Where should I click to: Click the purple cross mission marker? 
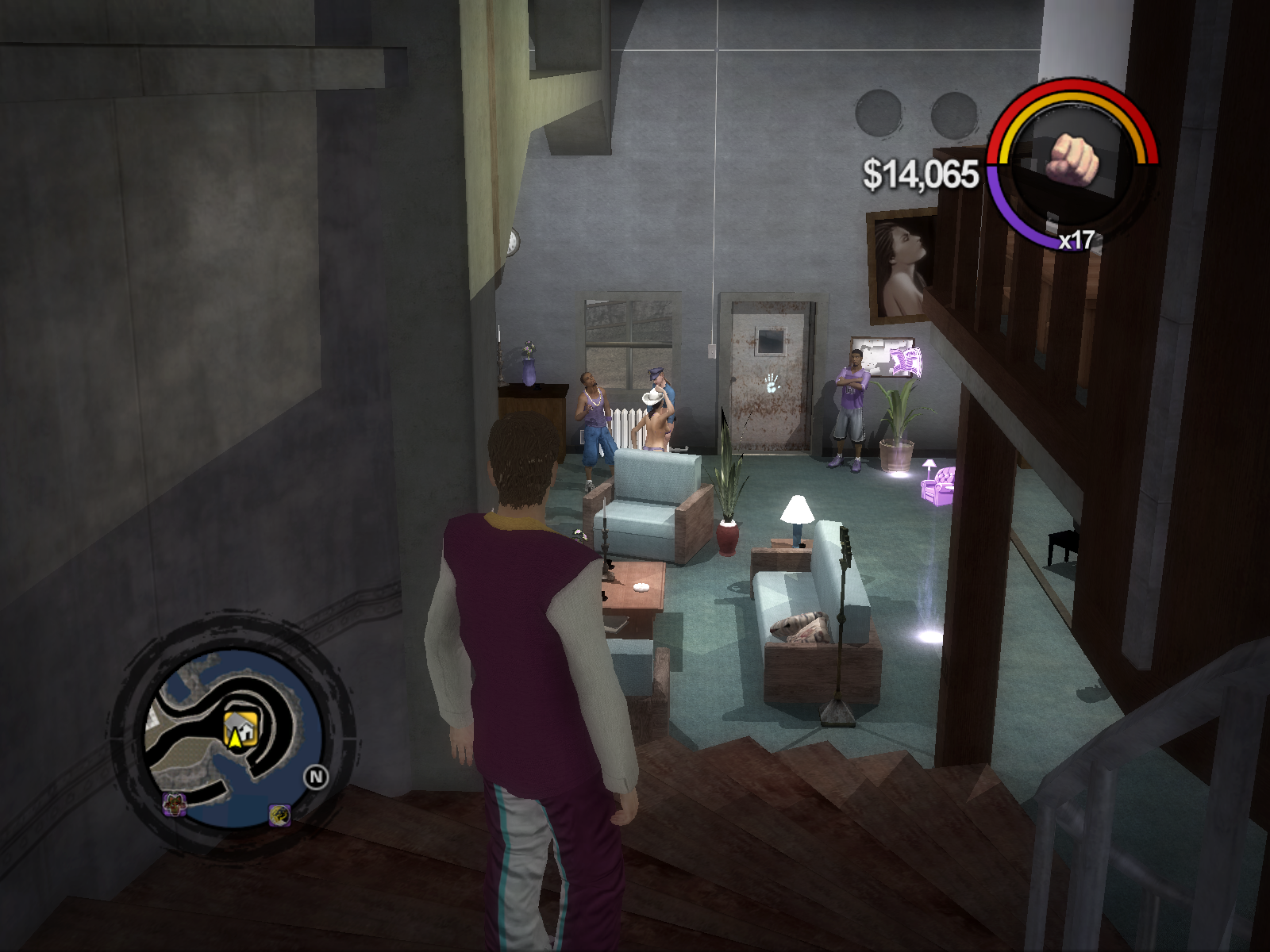[175, 804]
